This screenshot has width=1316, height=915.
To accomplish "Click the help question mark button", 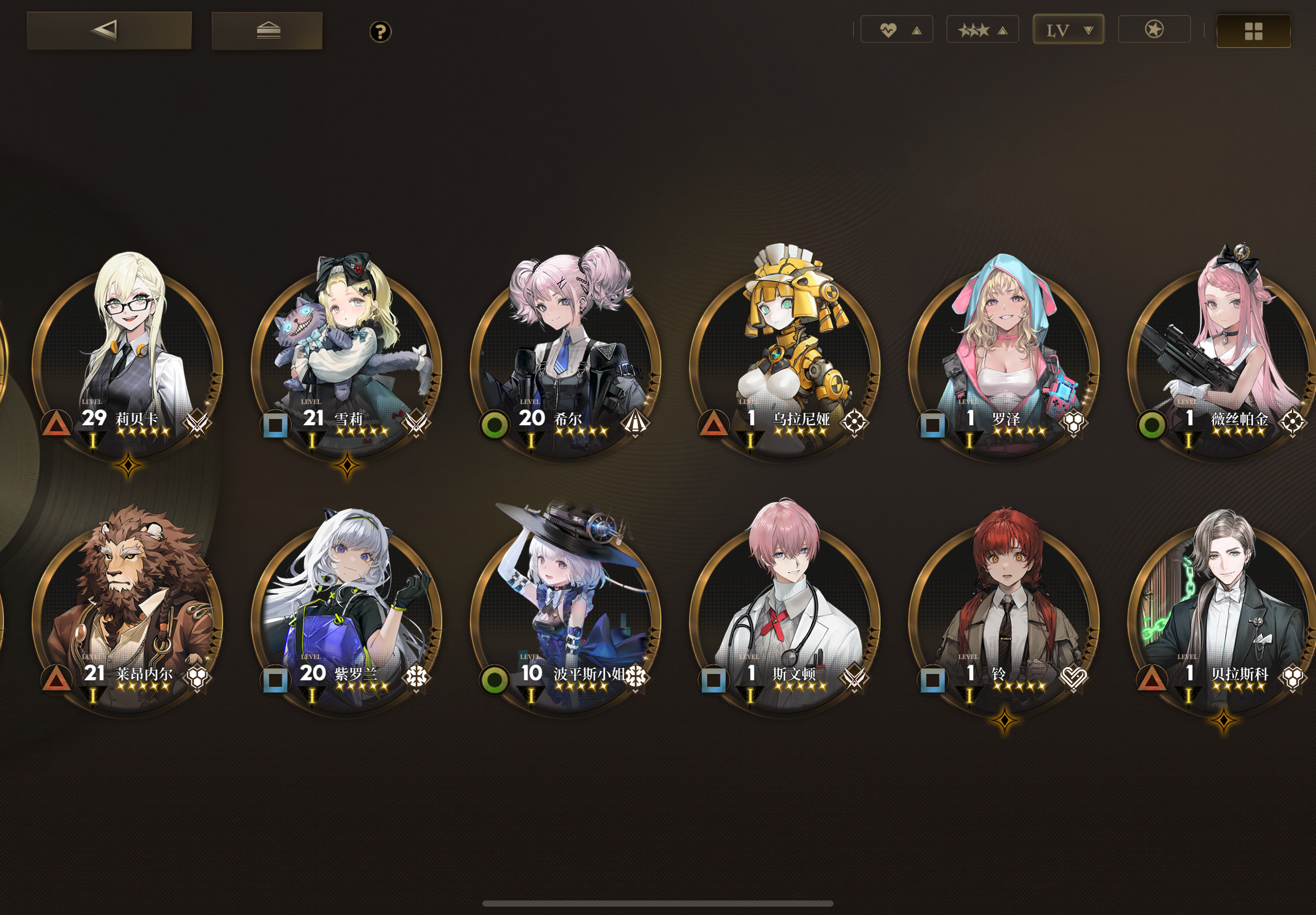I will (x=380, y=33).
